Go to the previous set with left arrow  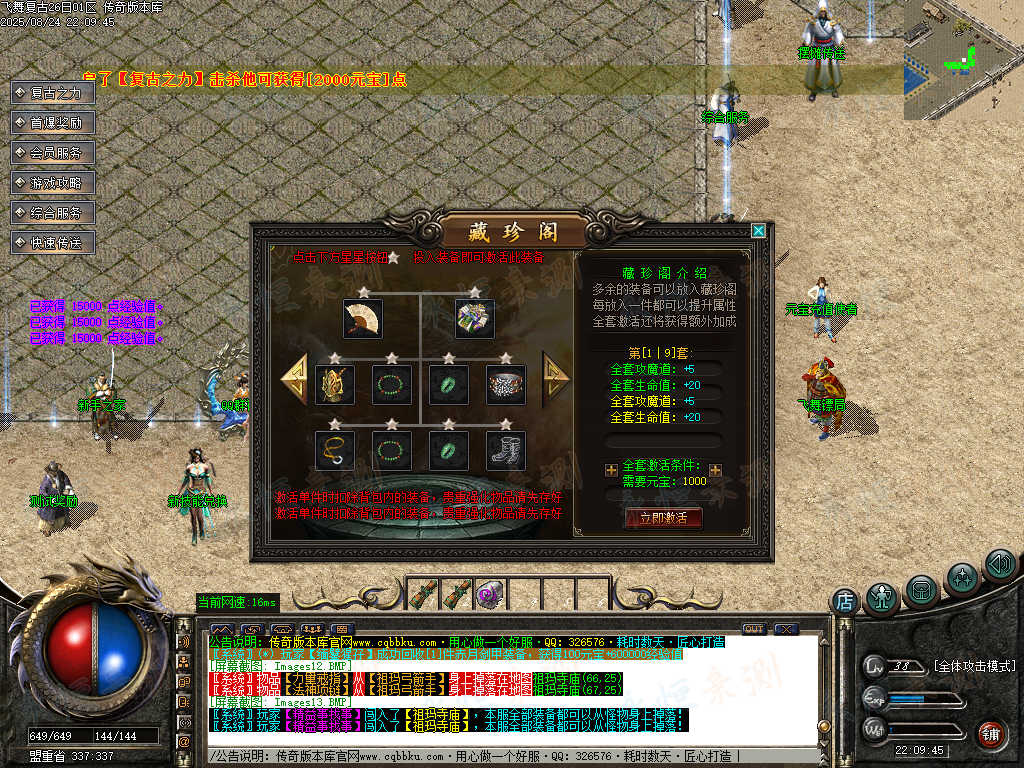pos(294,378)
